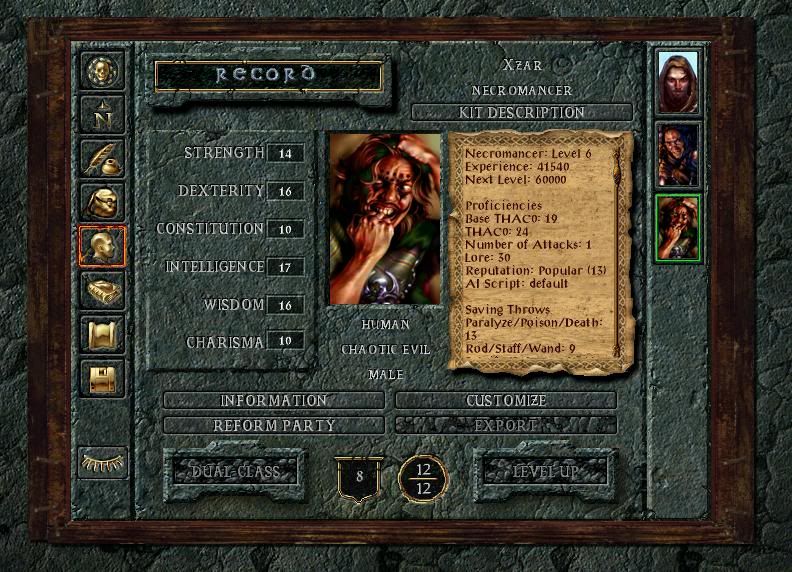The height and width of the screenshot is (572, 792).
Task: Open the priest scroll icon
Action: click(102, 335)
